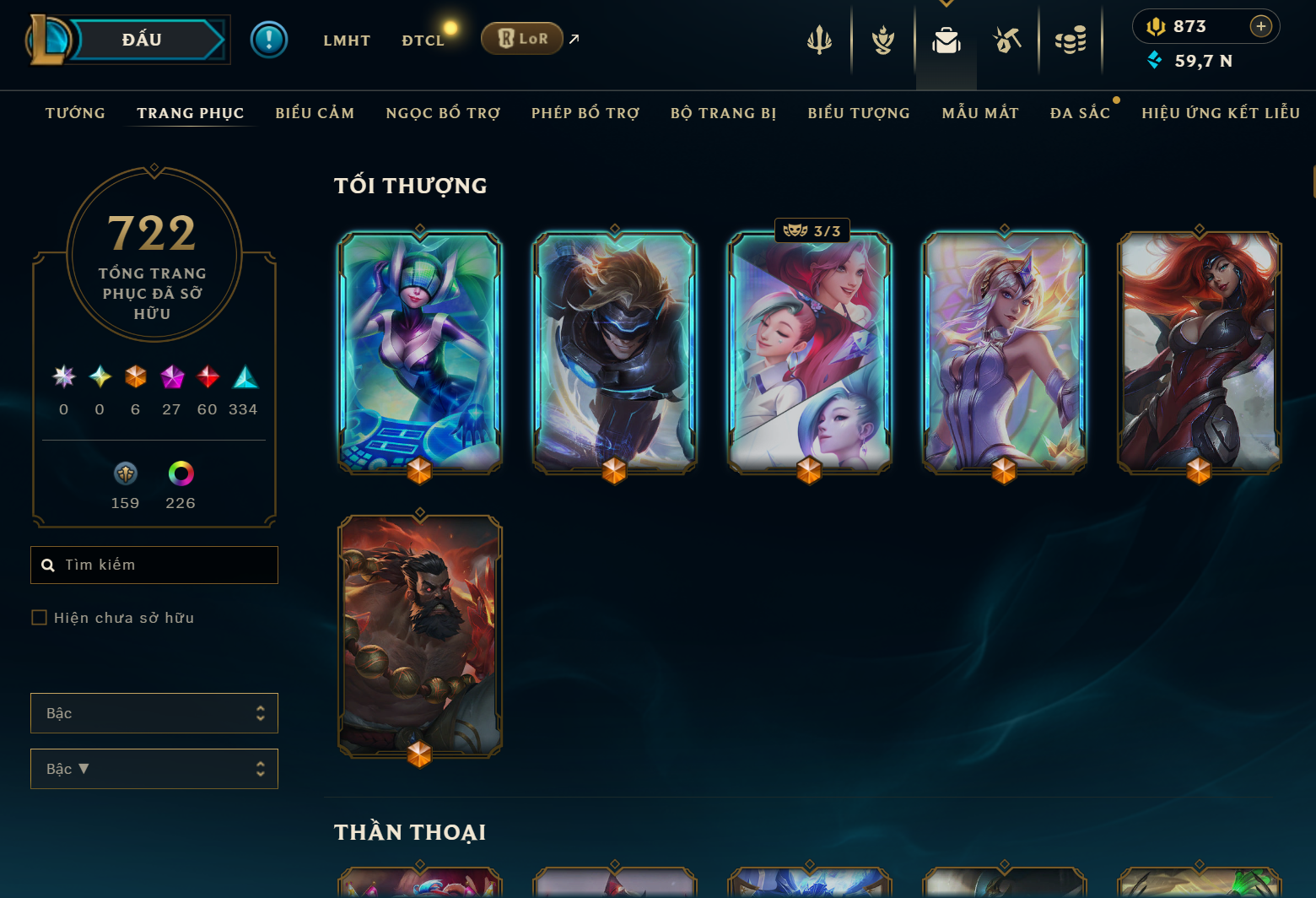Open the 'Bậc ▼' sort dropdown
The image size is (1316, 898).
coord(154,769)
